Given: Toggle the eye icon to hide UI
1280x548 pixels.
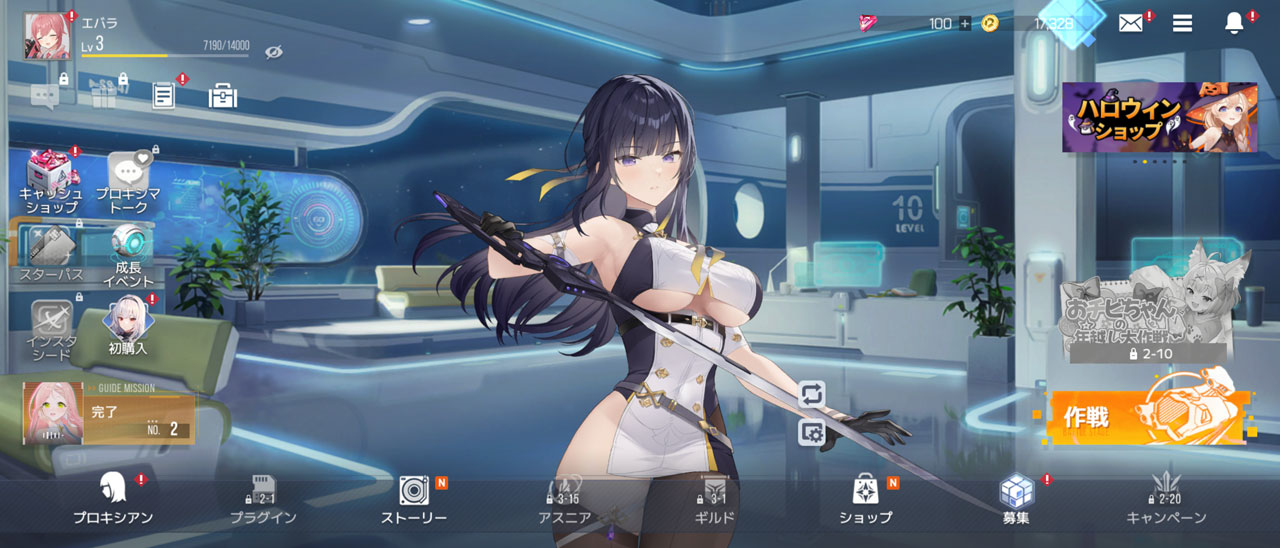Looking at the screenshot, I should pyautogui.click(x=274, y=52).
